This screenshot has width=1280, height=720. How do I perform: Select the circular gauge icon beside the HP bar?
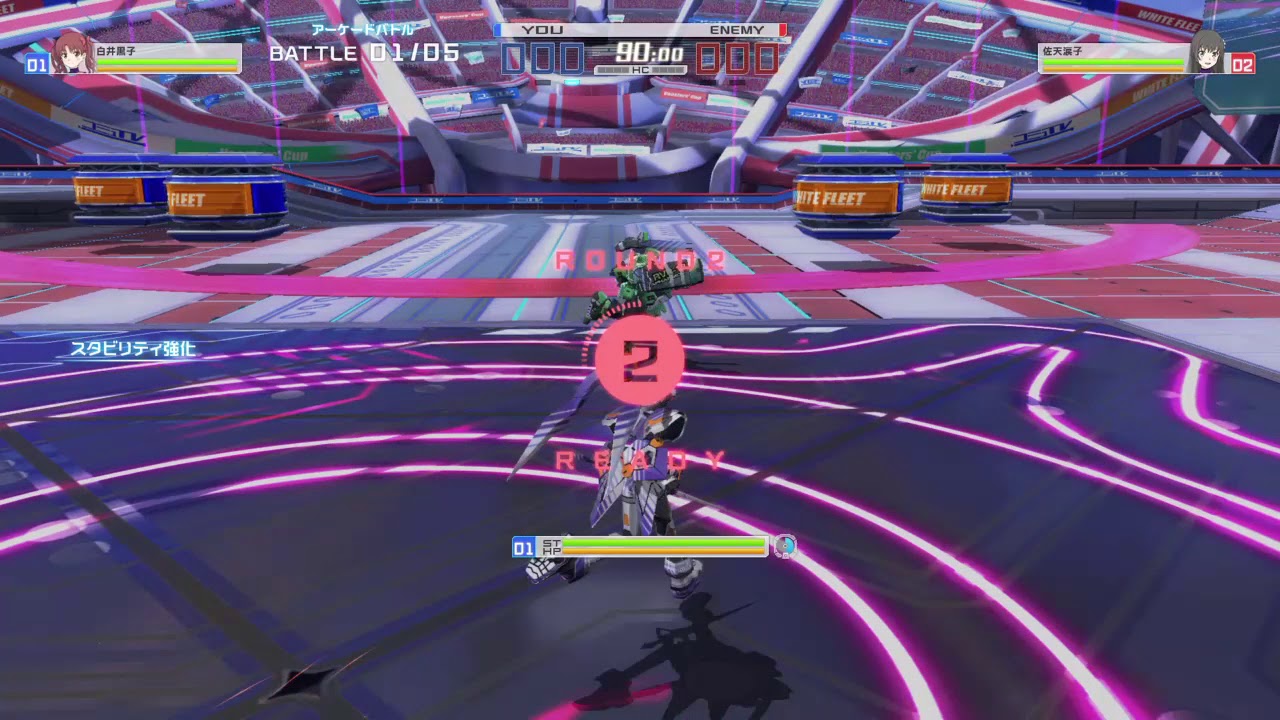tap(784, 546)
